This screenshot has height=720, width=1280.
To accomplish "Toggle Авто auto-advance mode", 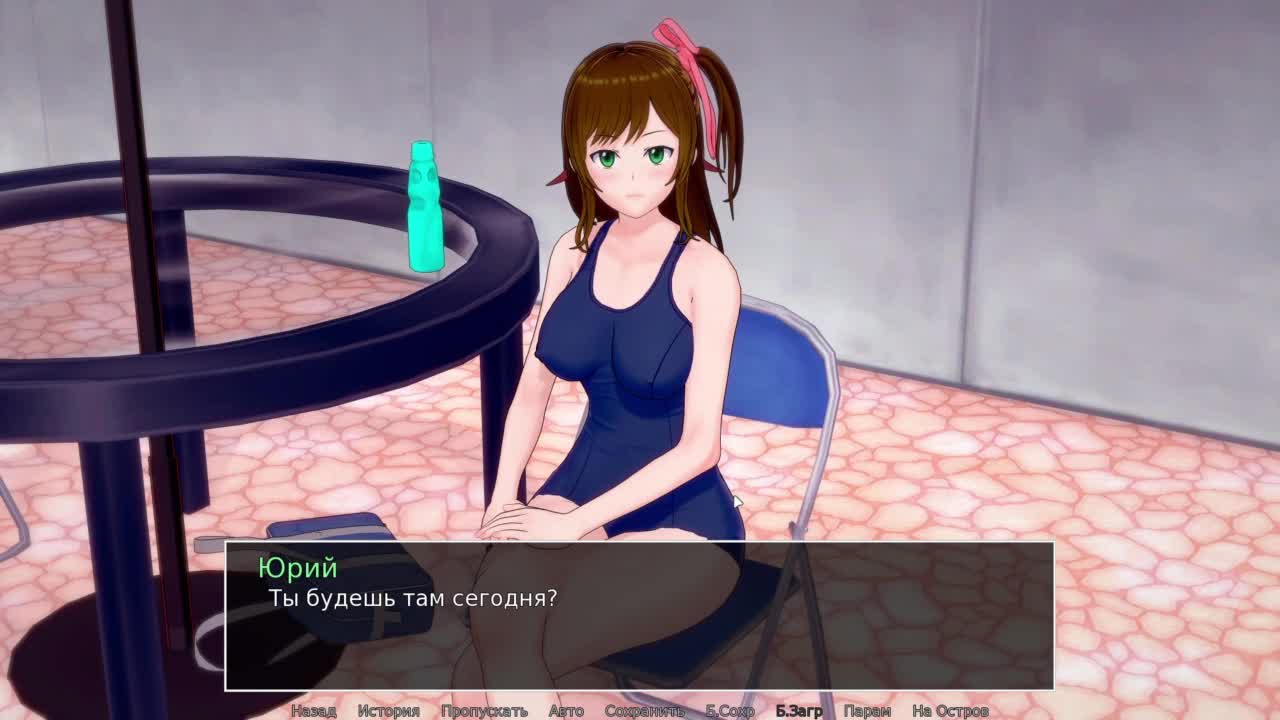I will coord(566,711).
